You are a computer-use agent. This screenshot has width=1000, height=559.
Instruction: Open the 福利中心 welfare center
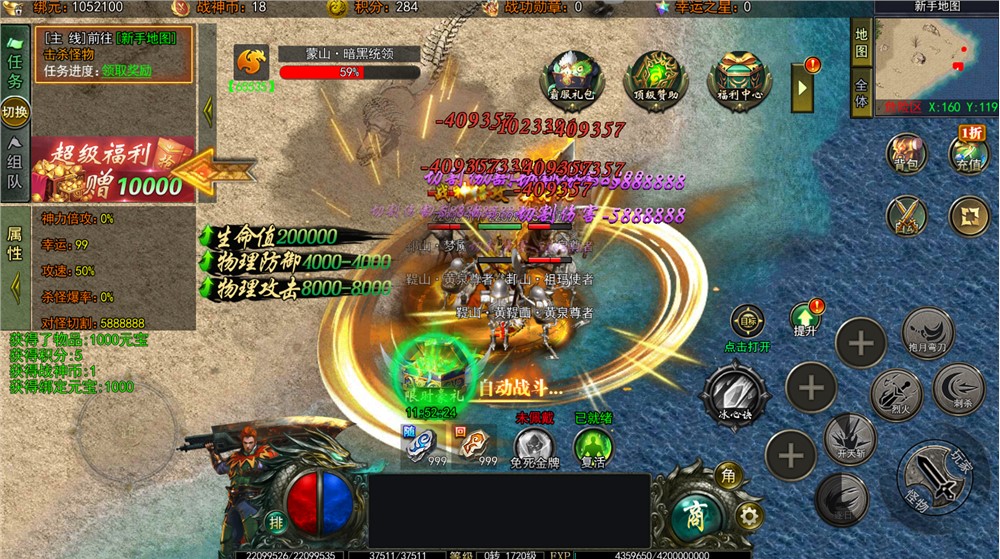740,80
